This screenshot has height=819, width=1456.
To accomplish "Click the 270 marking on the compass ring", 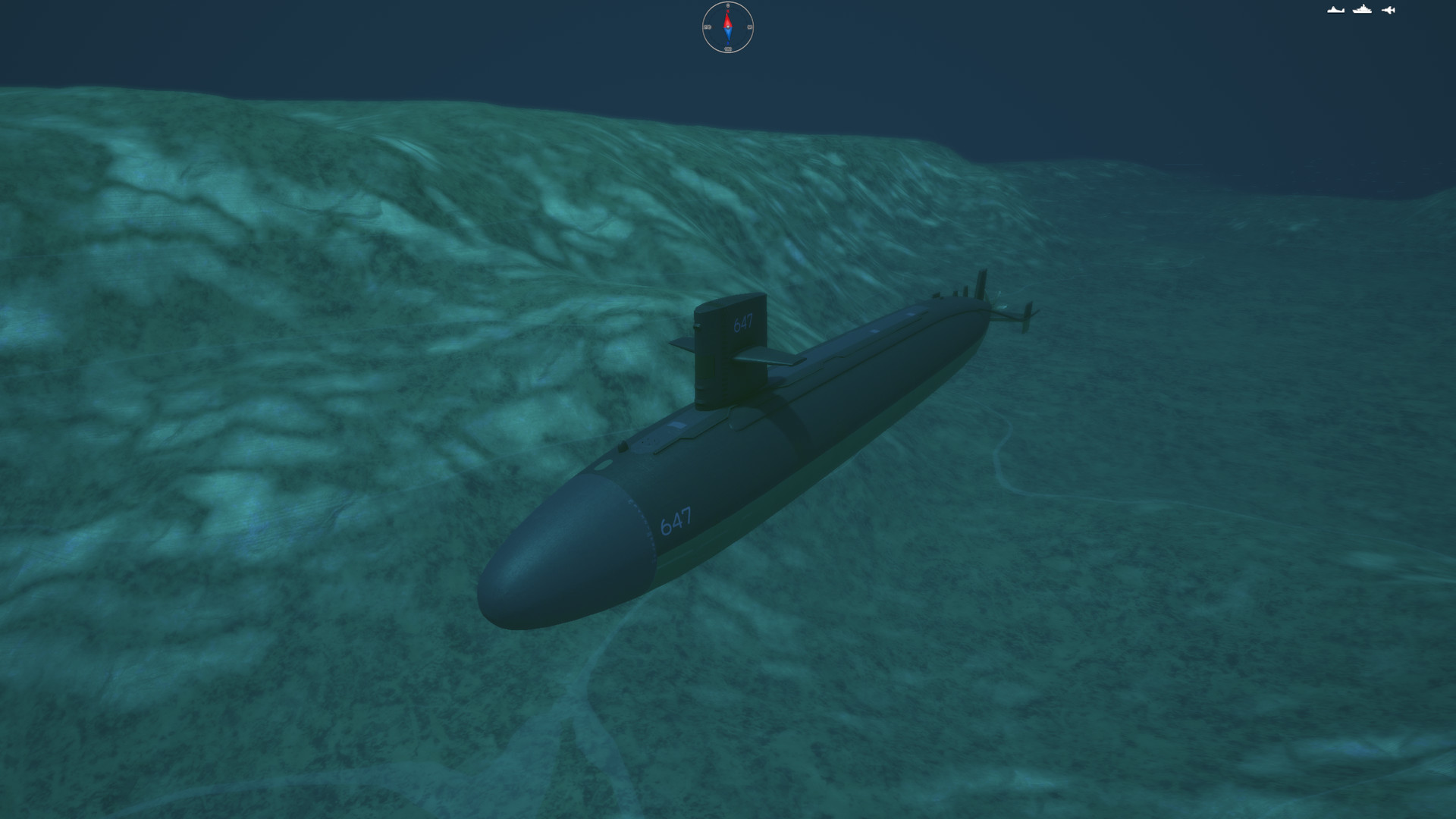I will click(x=708, y=27).
